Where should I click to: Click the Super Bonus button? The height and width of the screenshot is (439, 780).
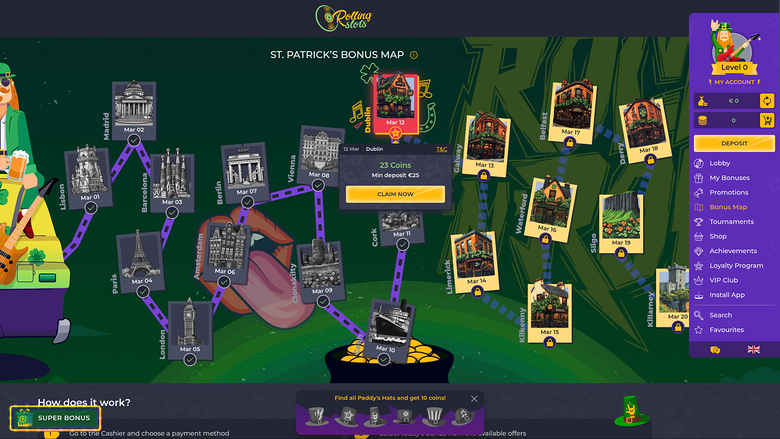click(x=56, y=417)
